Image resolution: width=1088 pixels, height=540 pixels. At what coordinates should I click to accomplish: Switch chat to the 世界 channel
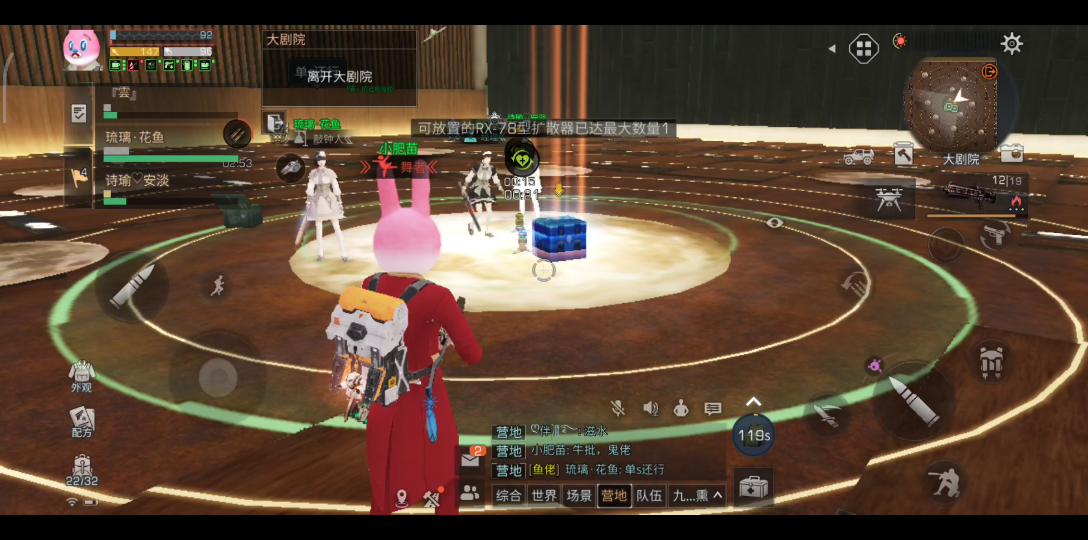click(544, 495)
